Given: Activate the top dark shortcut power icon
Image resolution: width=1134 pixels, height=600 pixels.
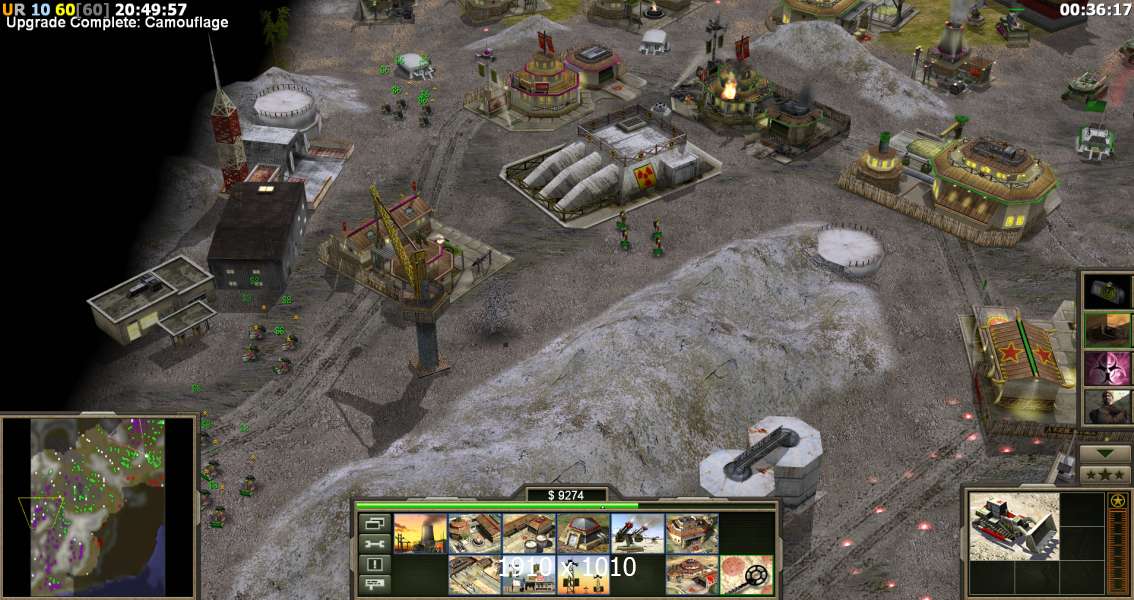Looking at the screenshot, I should pyautogui.click(x=1108, y=290).
